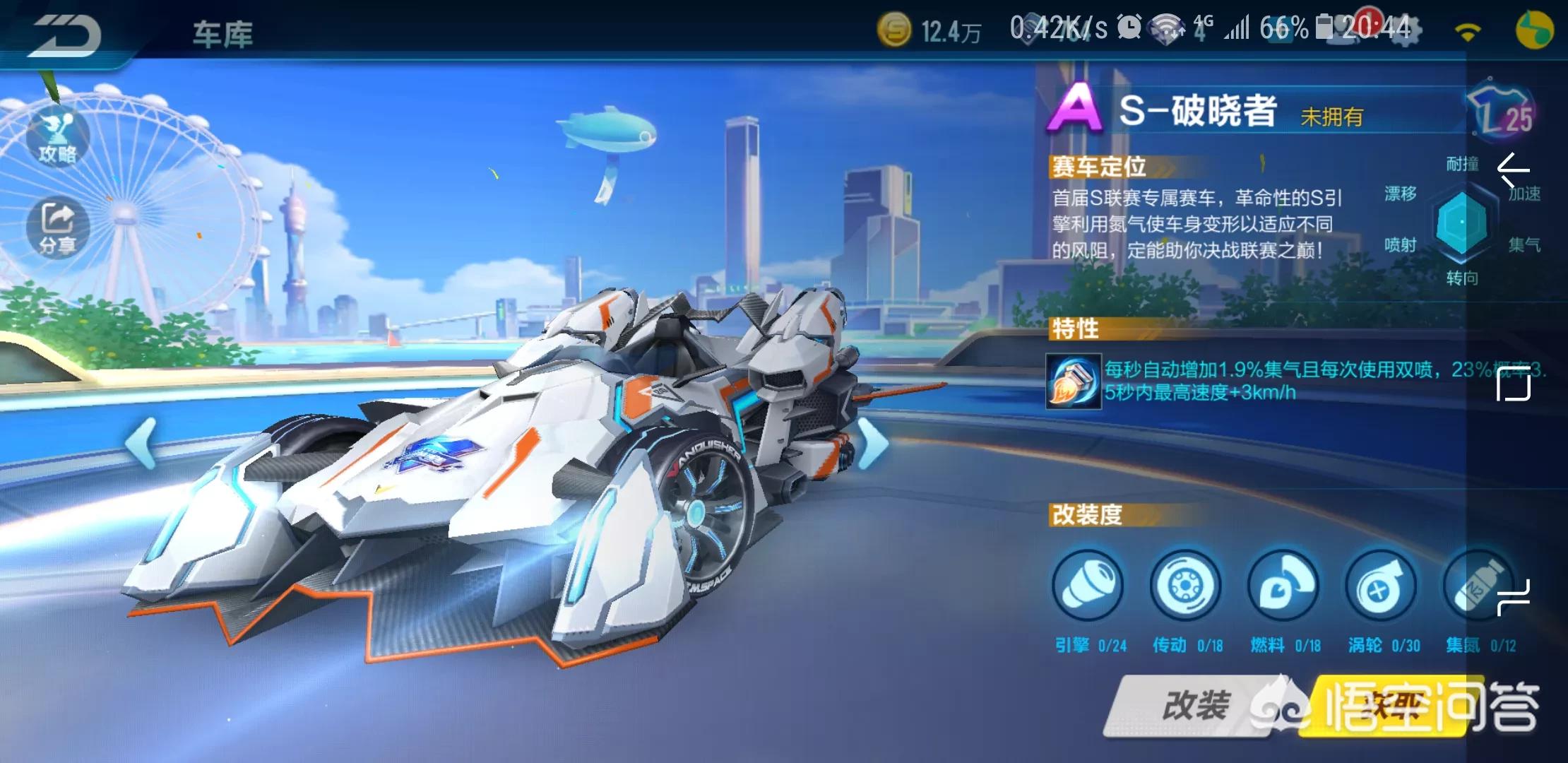Select the 引擎 engine upgrade icon
Viewport: 1568px width, 763px height.
[x=1088, y=586]
